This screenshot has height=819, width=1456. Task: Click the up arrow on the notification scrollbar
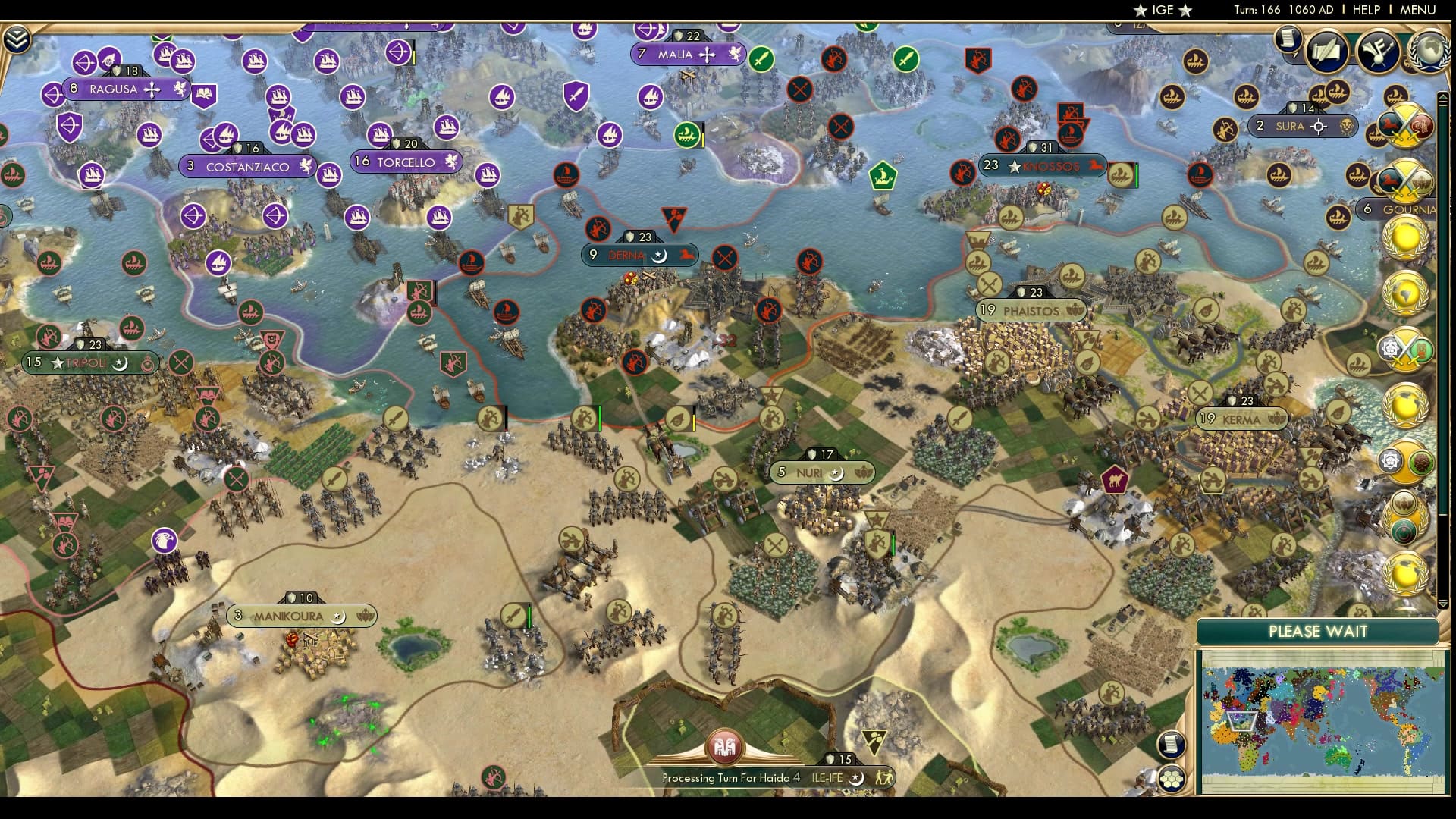click(x=1442, y=96)
